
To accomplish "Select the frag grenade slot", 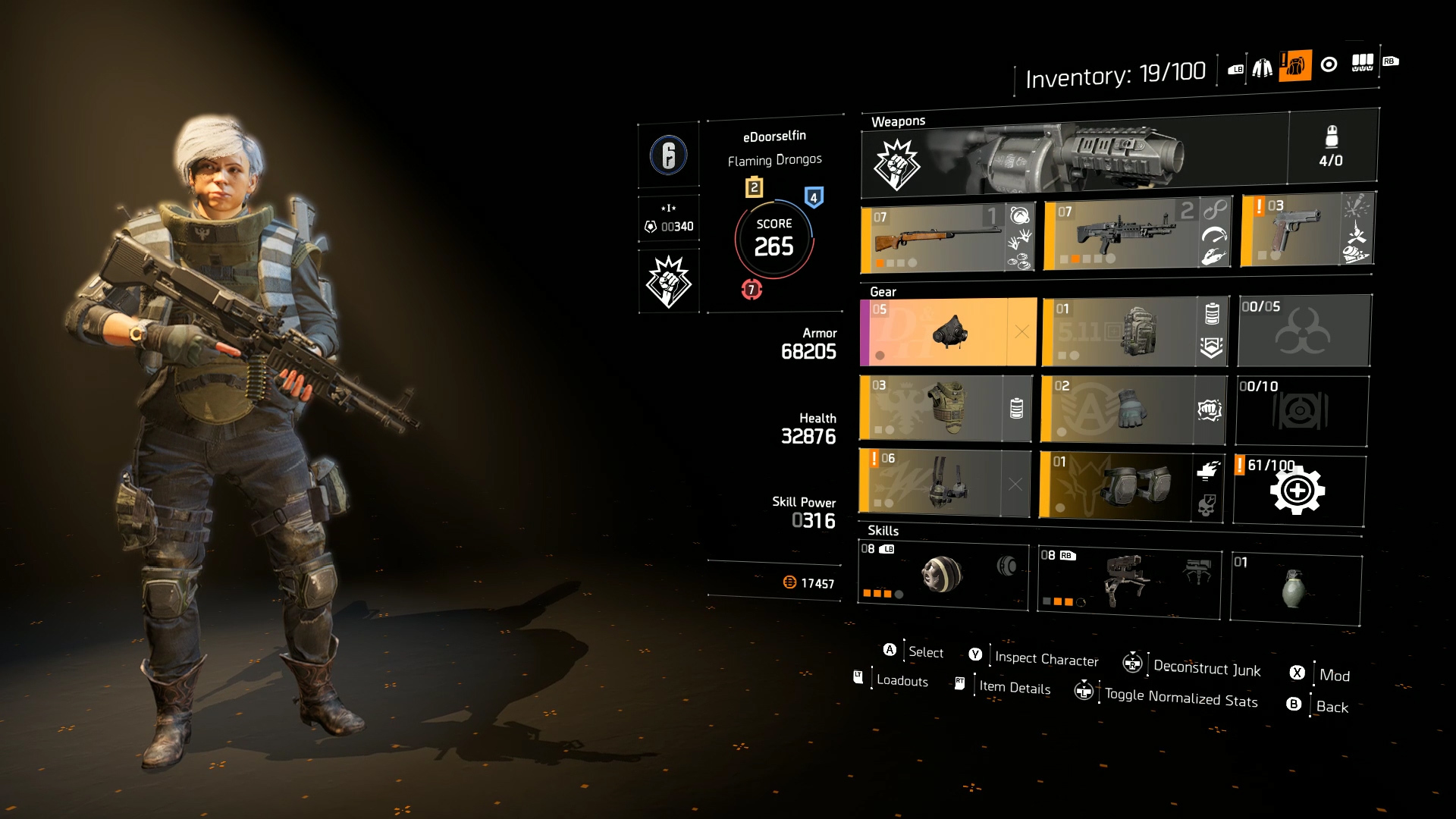I will click(x=1294, y=588).
